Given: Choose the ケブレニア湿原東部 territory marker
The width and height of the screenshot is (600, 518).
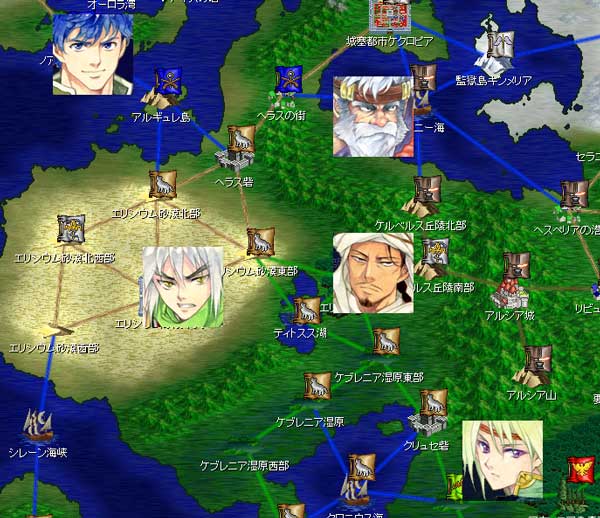Looking at the screenshot, I should [386, 342].
